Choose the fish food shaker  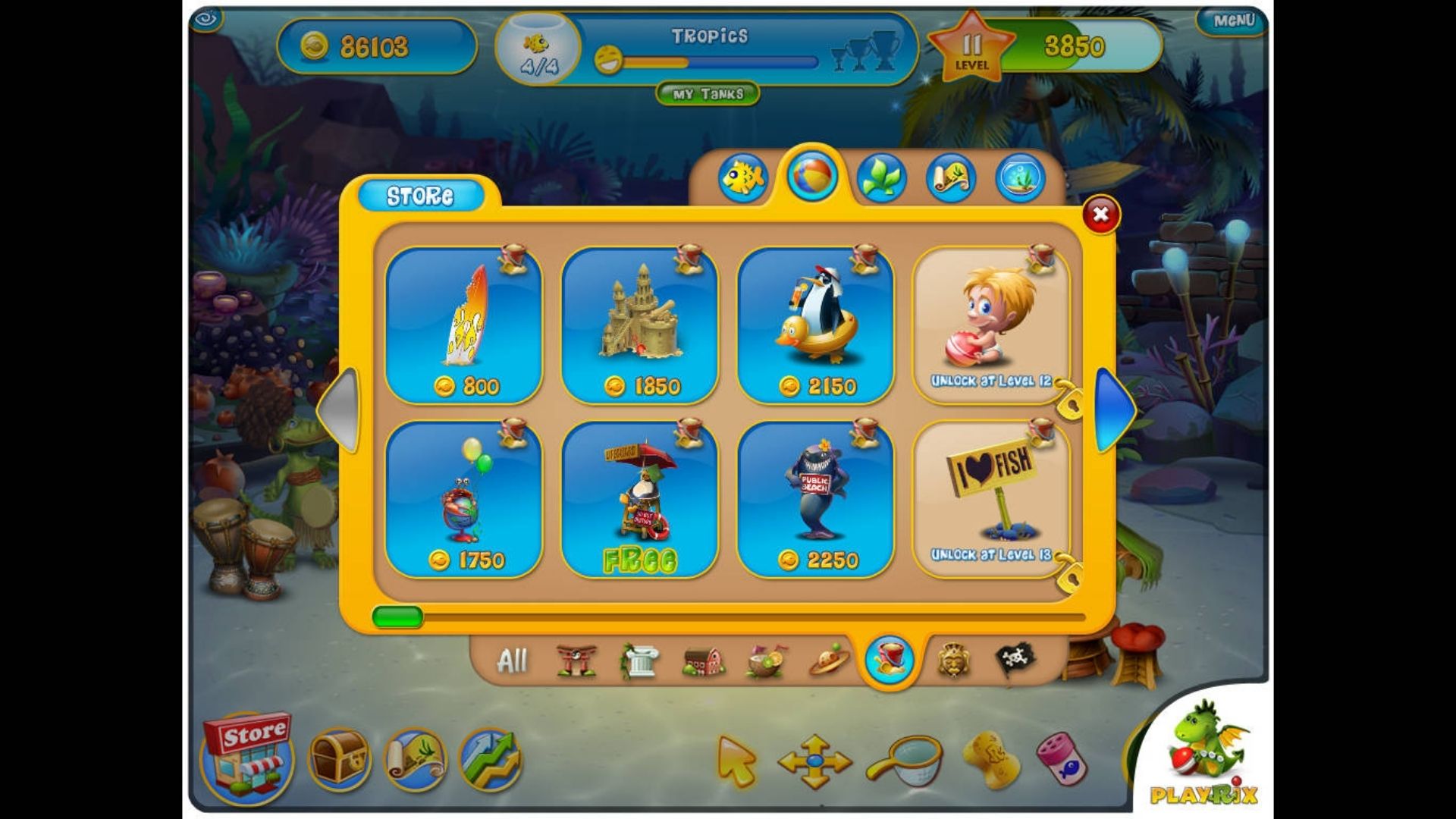[1059, 758]
